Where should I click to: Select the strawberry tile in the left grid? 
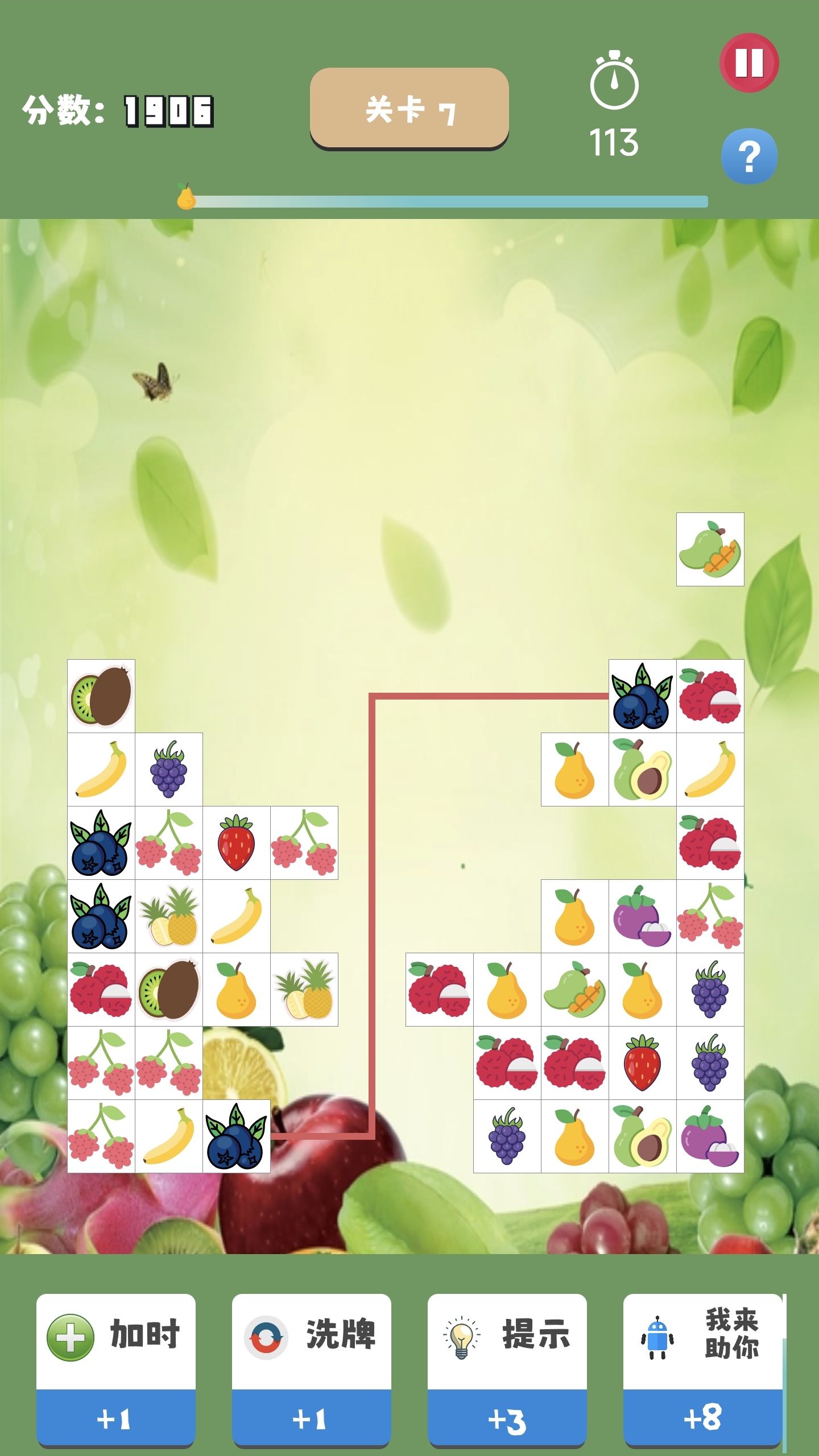point(237,841)
